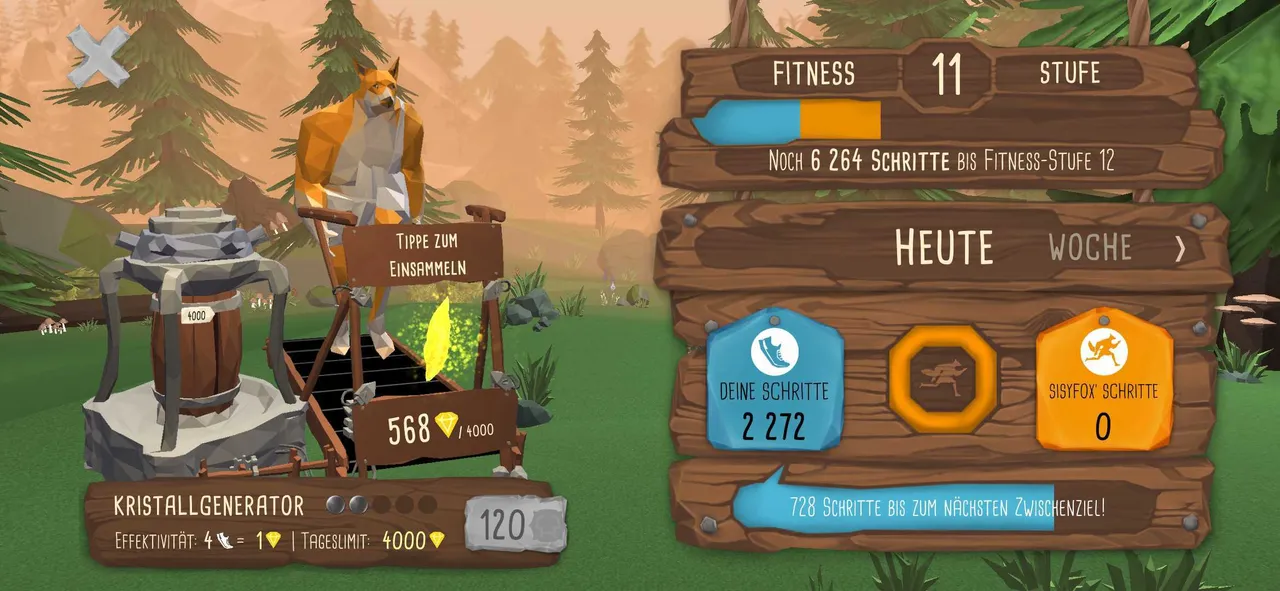The width and height of the screenshot is (1280, 591).
Task: Select the Heute tab
Action: point(944,247)
